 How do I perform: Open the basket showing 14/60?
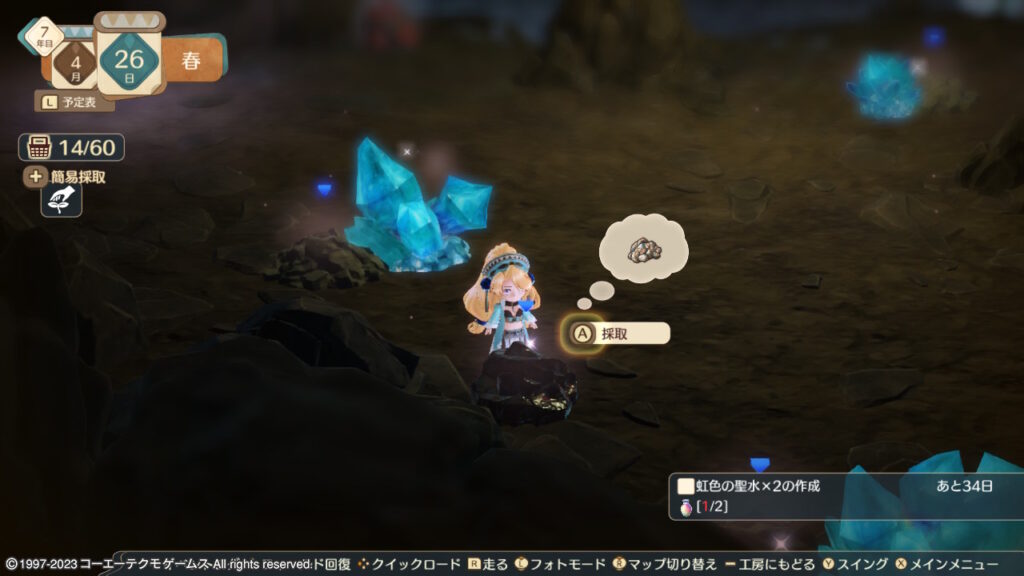pyautogui.click(x=71, y=148)
